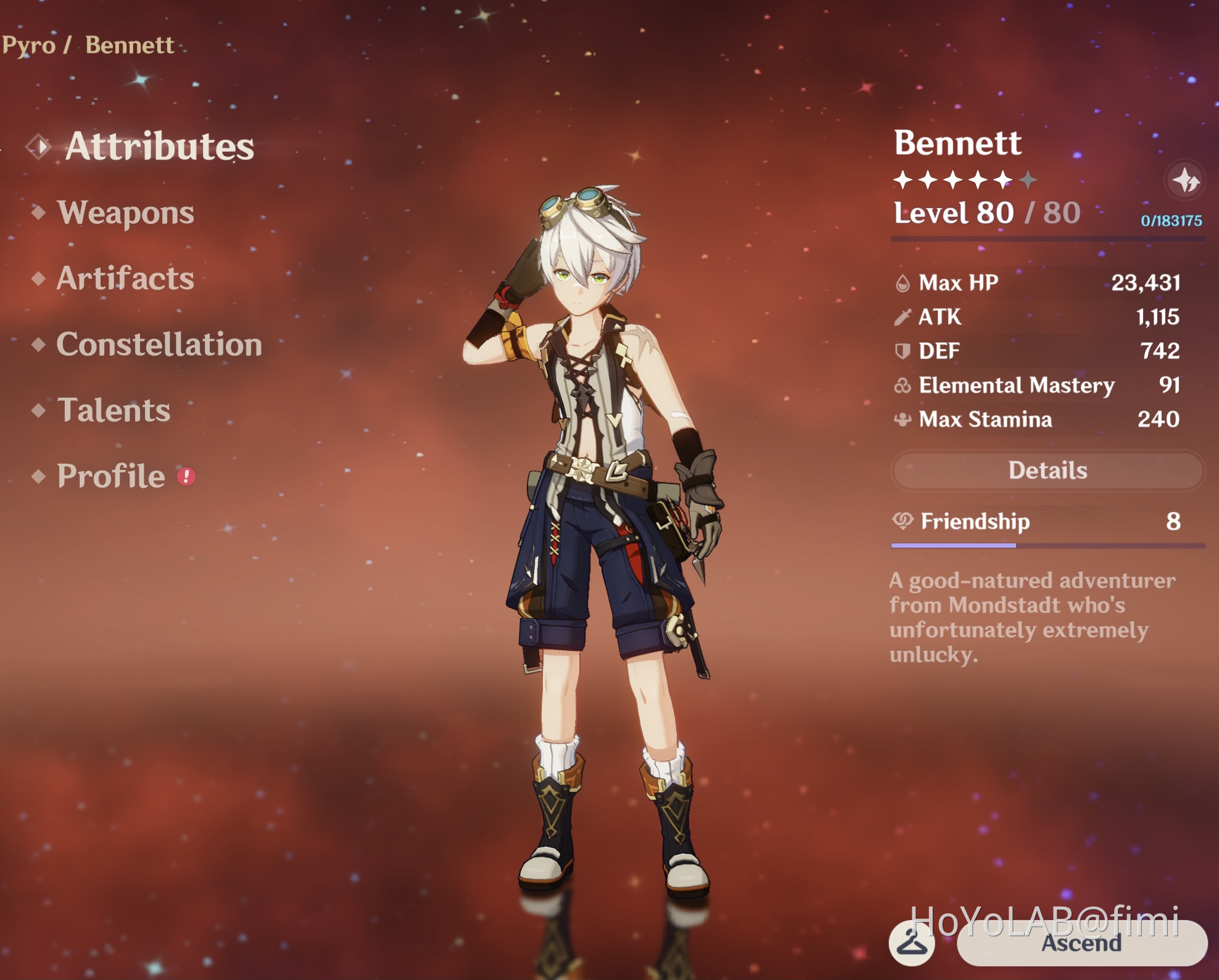Click the Friendship eye icon
The width and height of the screenshot is (1219, 980).
[x=904, y=521]
